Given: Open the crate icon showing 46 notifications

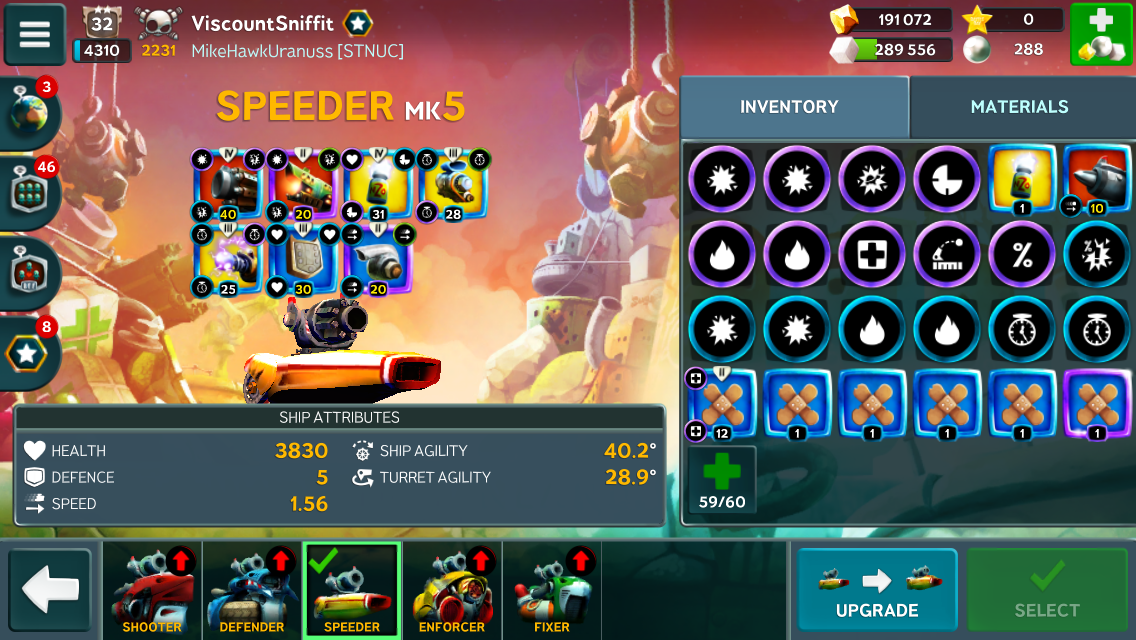Looking at the screenshot, I should tap(30, 192).
